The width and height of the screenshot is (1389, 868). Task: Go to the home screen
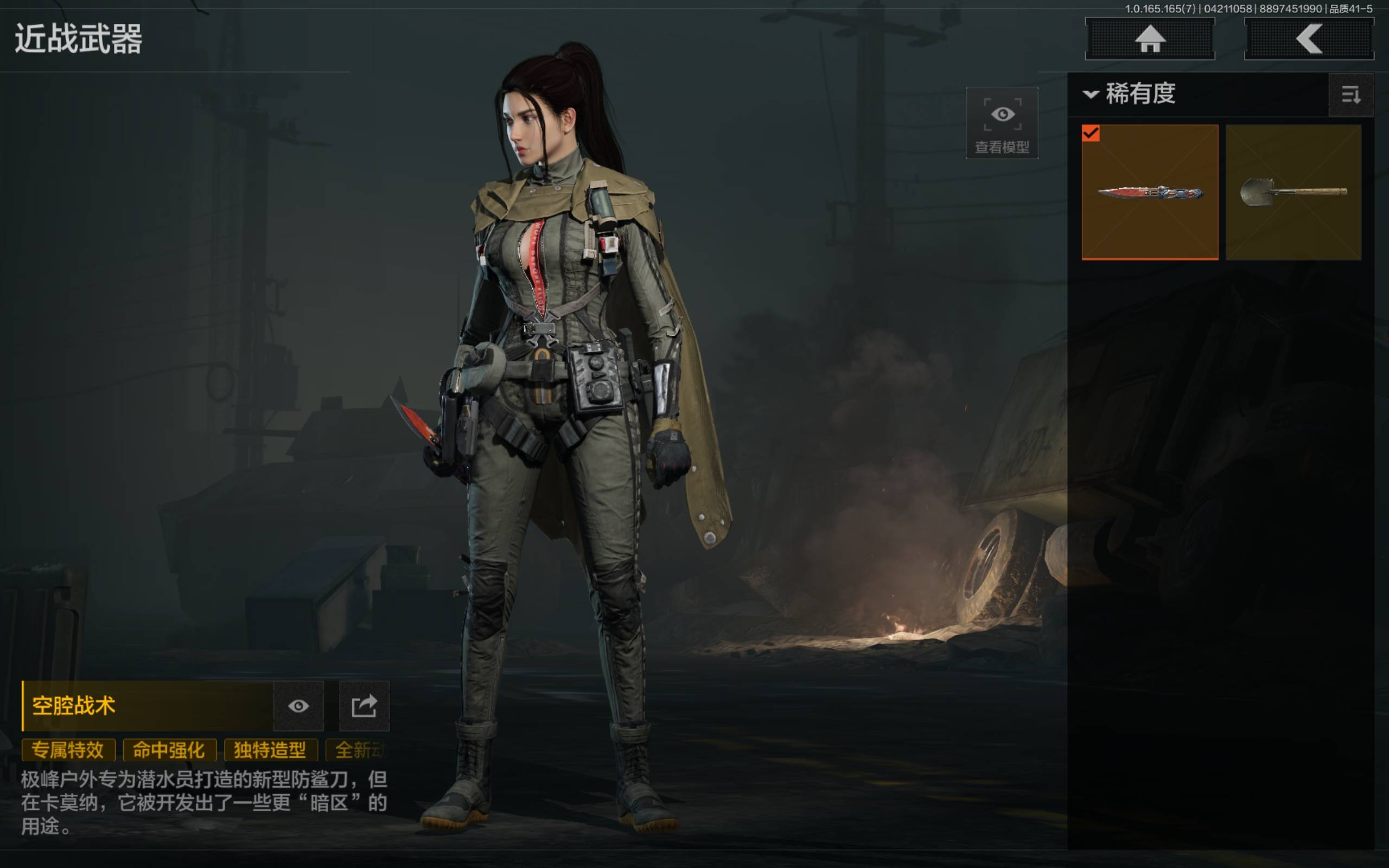point(1150,39)
